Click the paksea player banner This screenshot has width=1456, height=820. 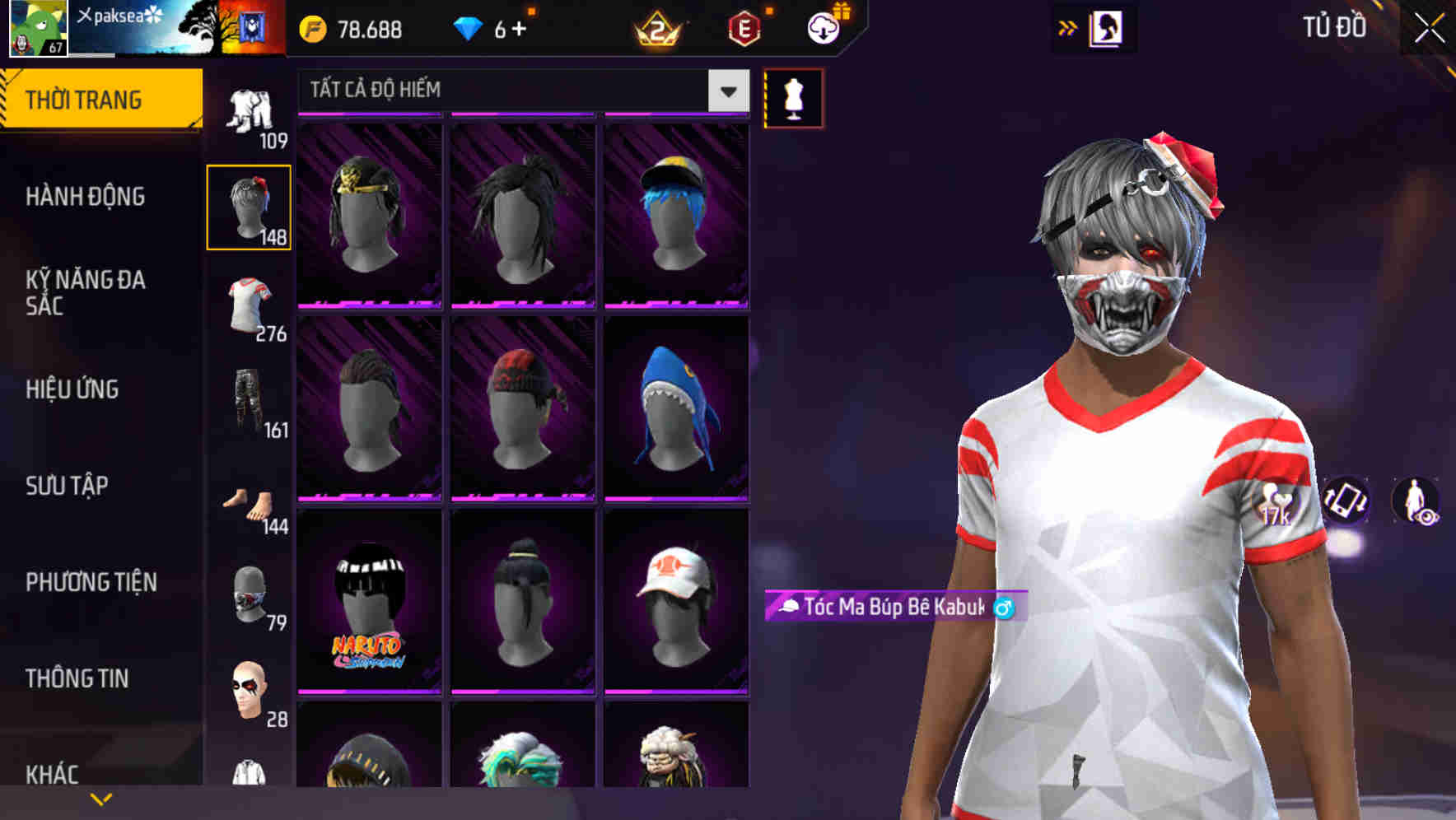pos(119,27)
